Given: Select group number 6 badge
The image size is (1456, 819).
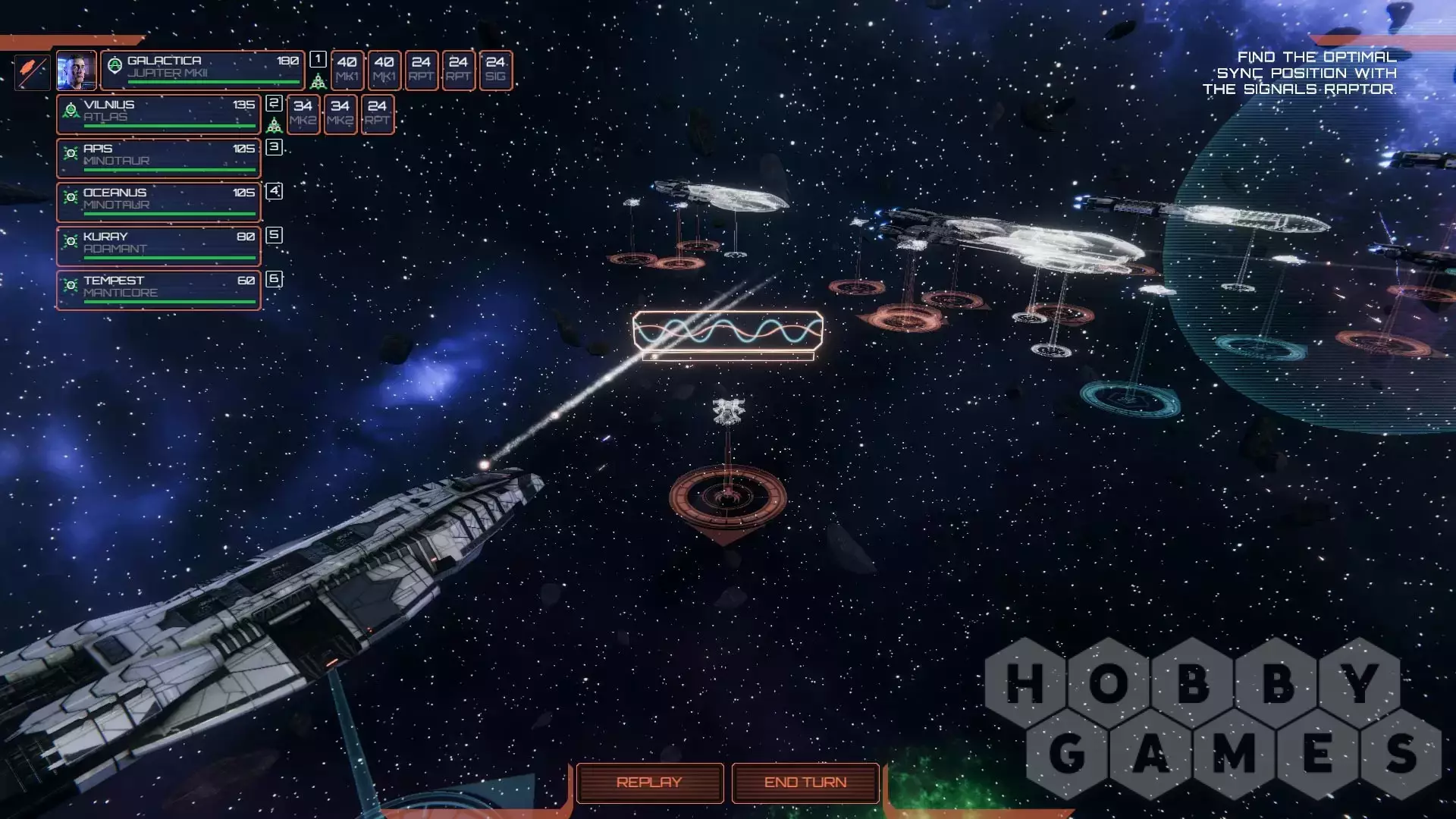Looking at the screenshot, I should tap(275, 279).
